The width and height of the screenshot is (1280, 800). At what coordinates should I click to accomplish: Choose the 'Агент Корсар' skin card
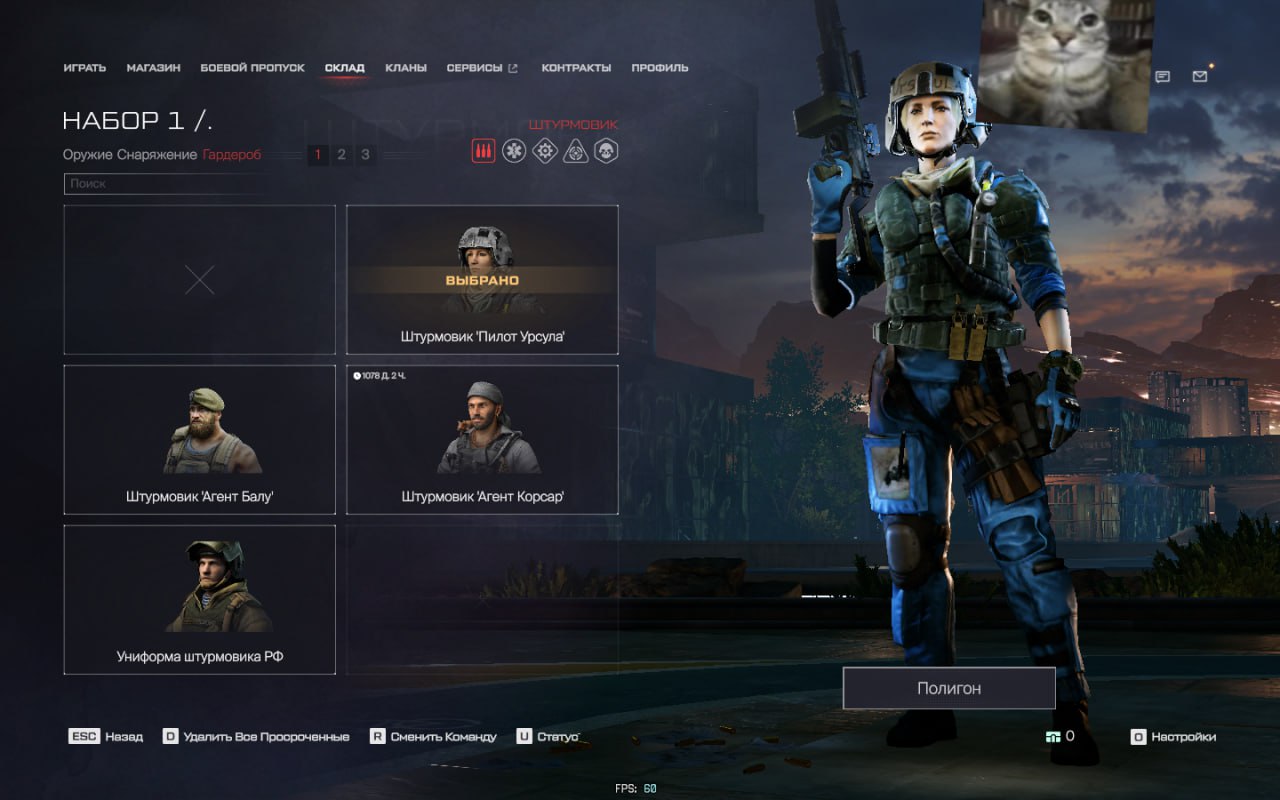[482, 439]
